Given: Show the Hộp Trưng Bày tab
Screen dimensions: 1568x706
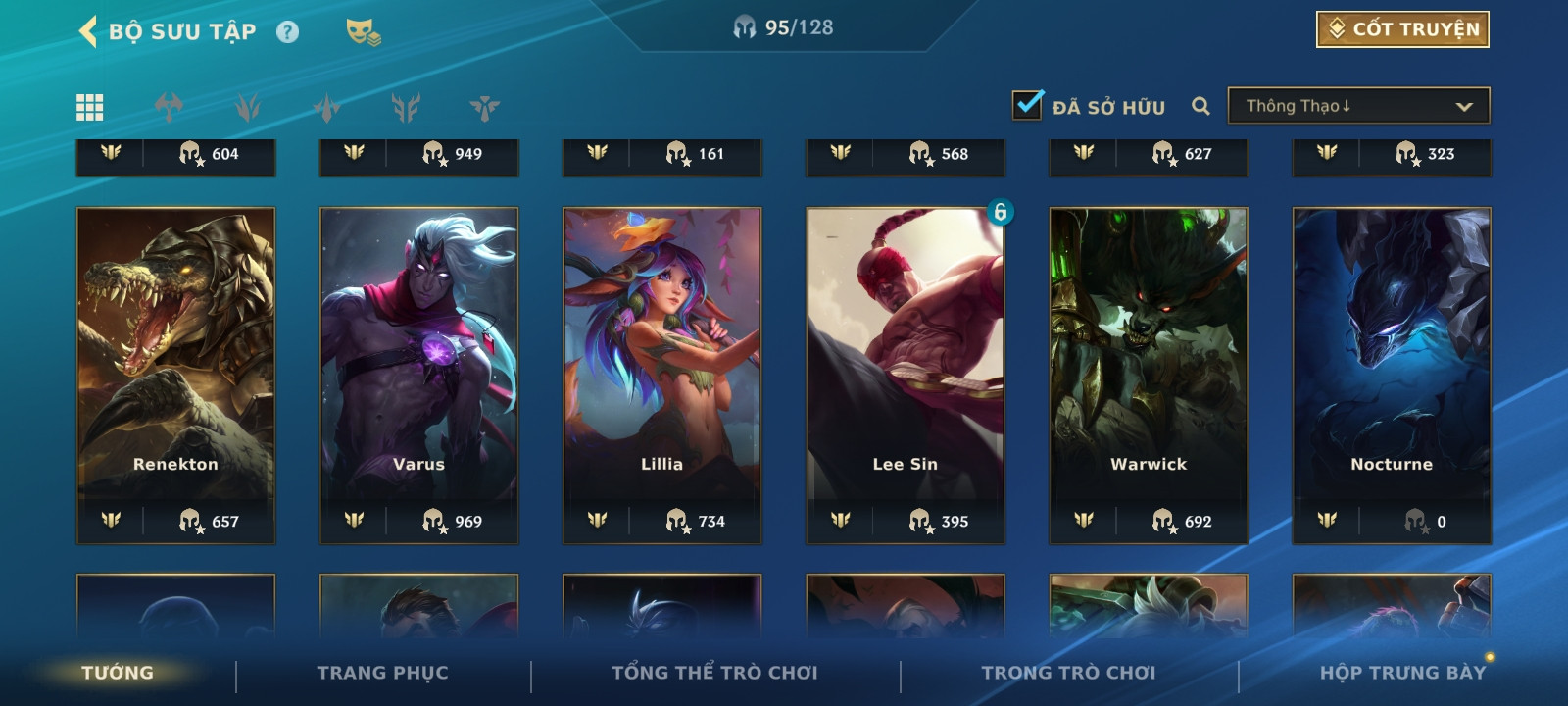Looking at the screenshot, I should coord(1402,673).
